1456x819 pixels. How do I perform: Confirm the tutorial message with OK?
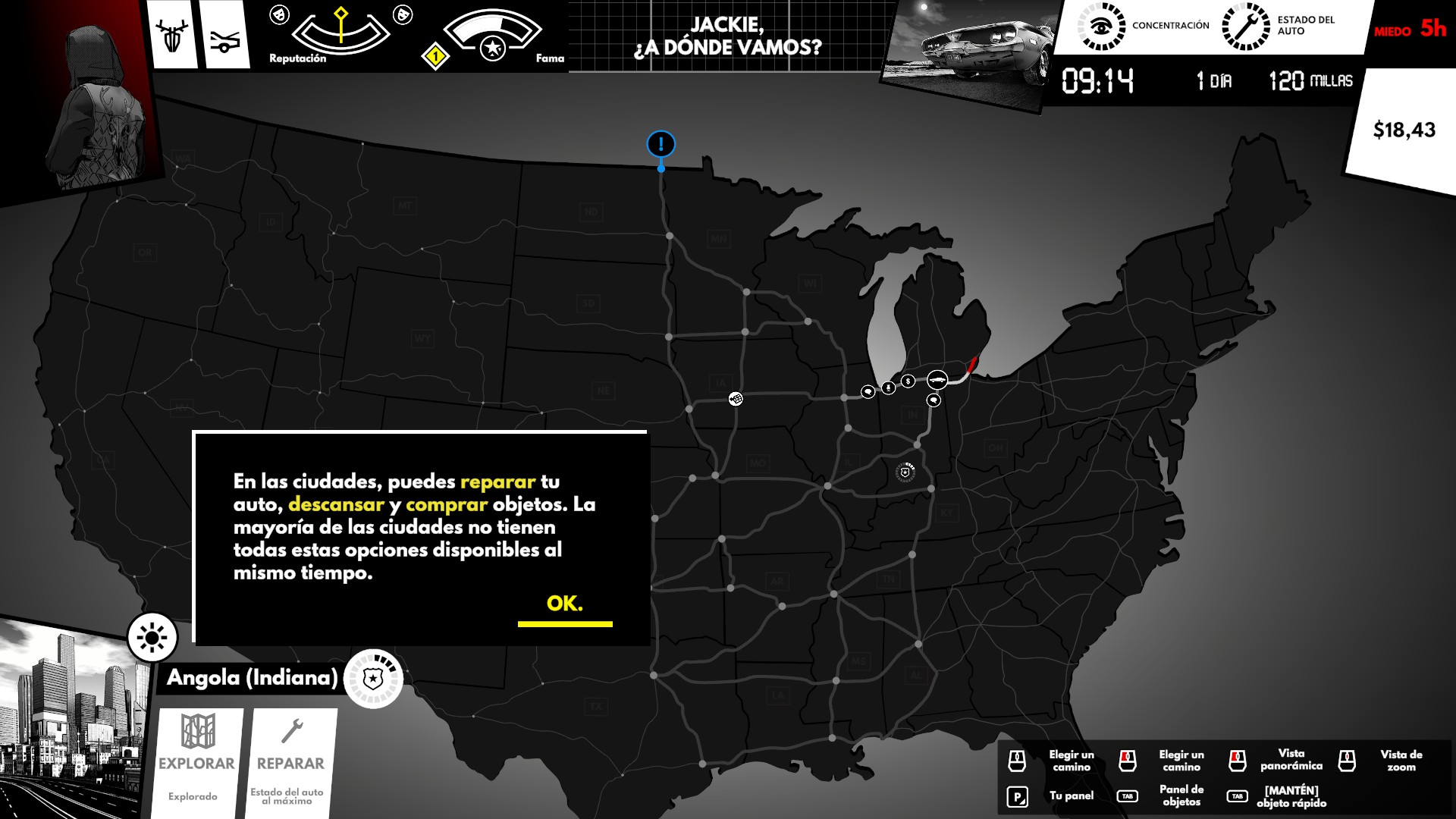[x=564, y=604]
